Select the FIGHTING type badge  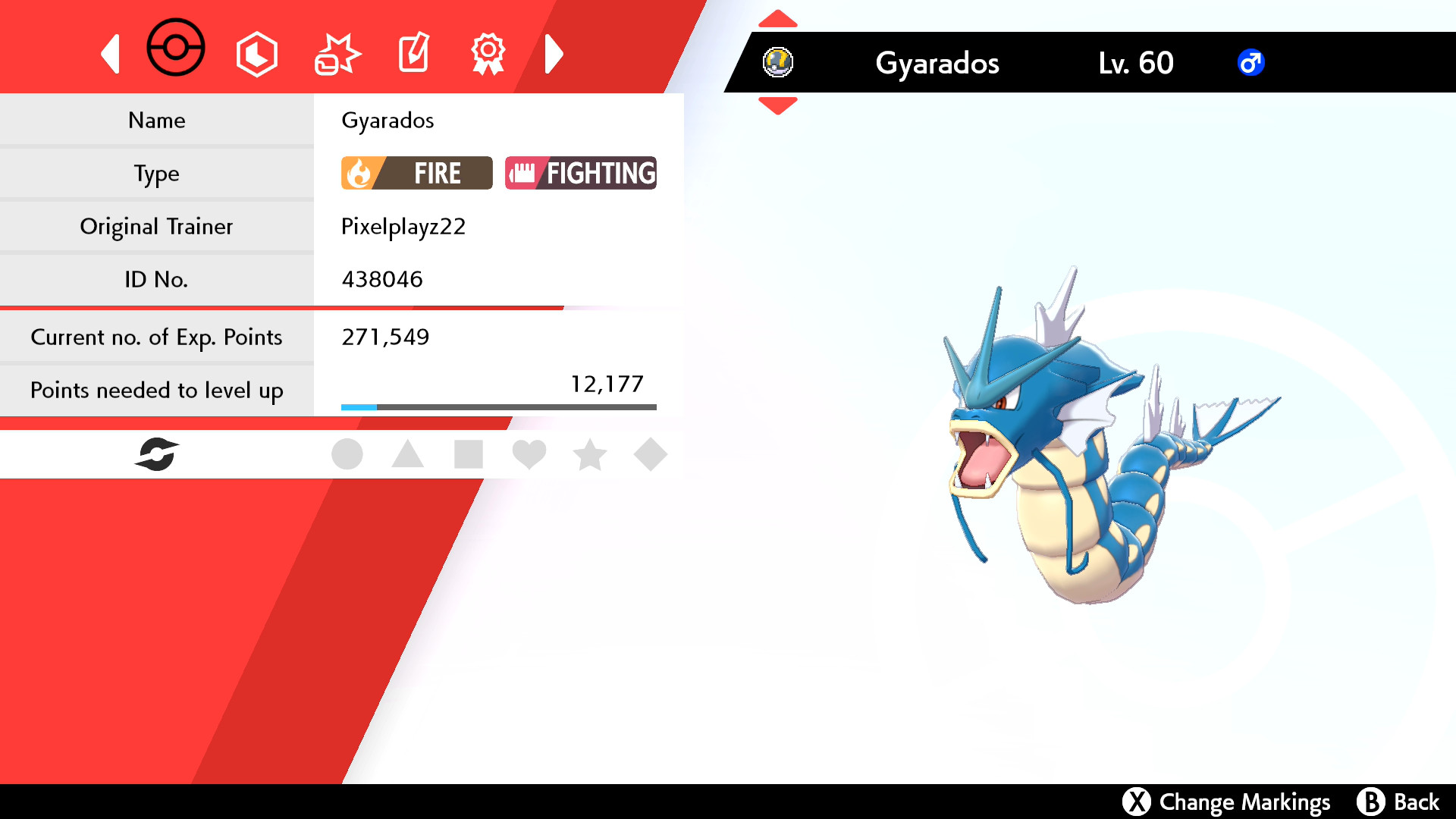(581, 173)
